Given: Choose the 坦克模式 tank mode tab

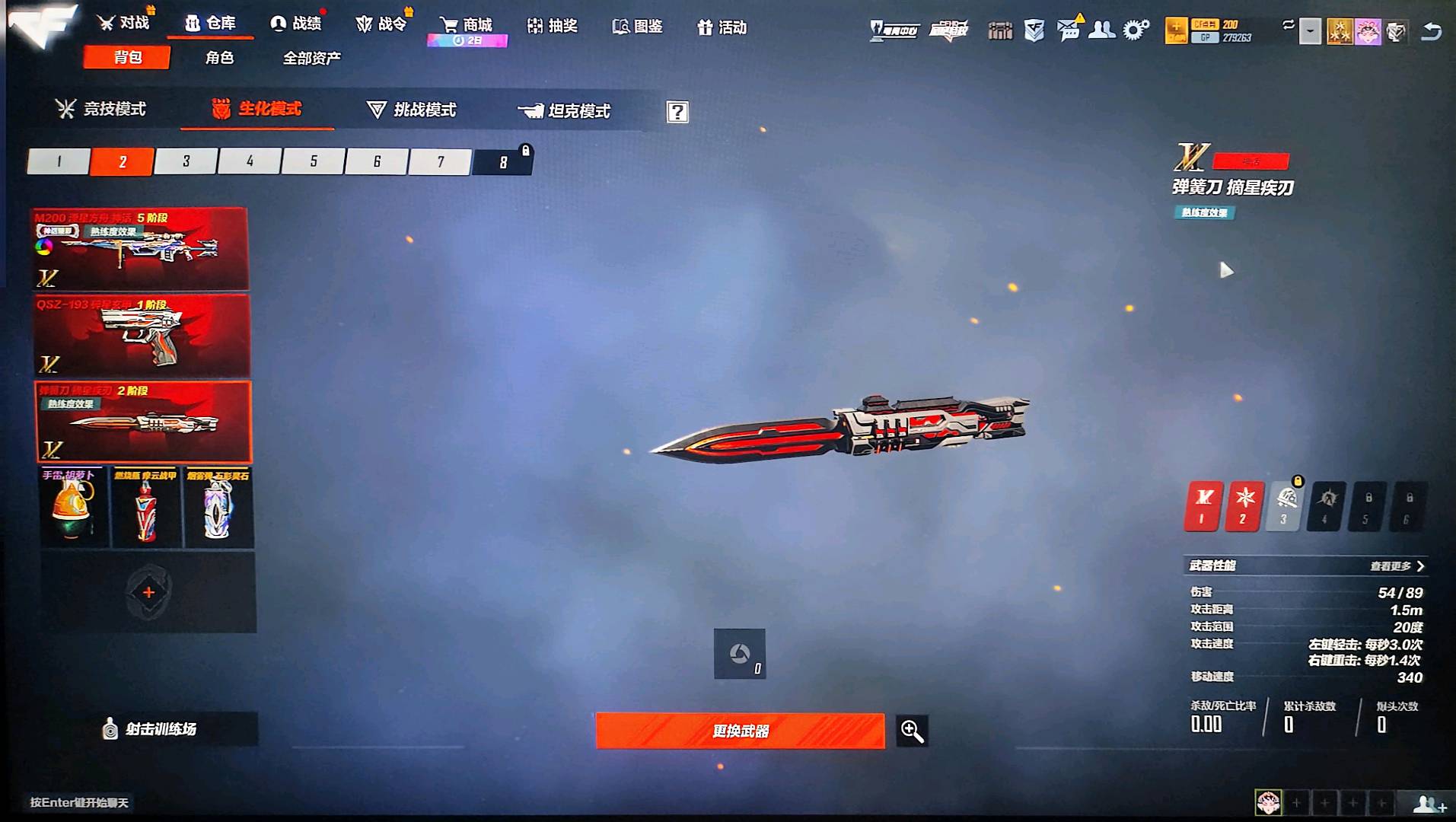Looking at the screenshot, I should coord(565,112).
